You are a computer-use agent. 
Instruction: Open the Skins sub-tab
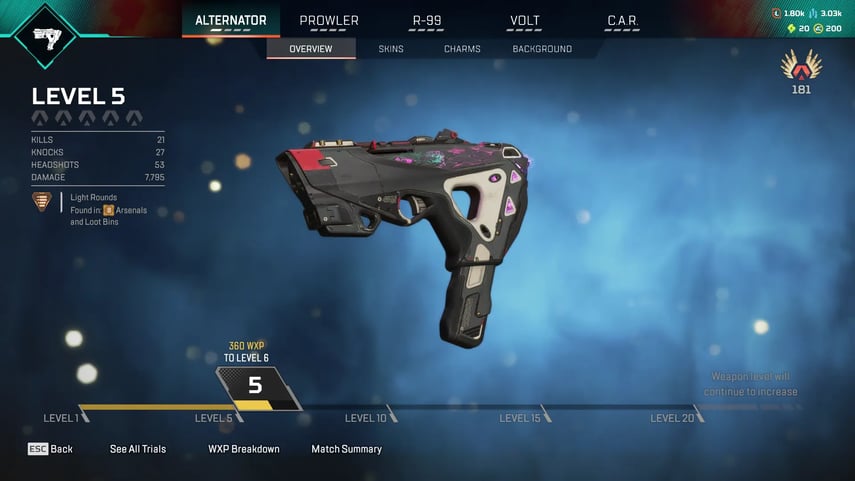(392, 49)
